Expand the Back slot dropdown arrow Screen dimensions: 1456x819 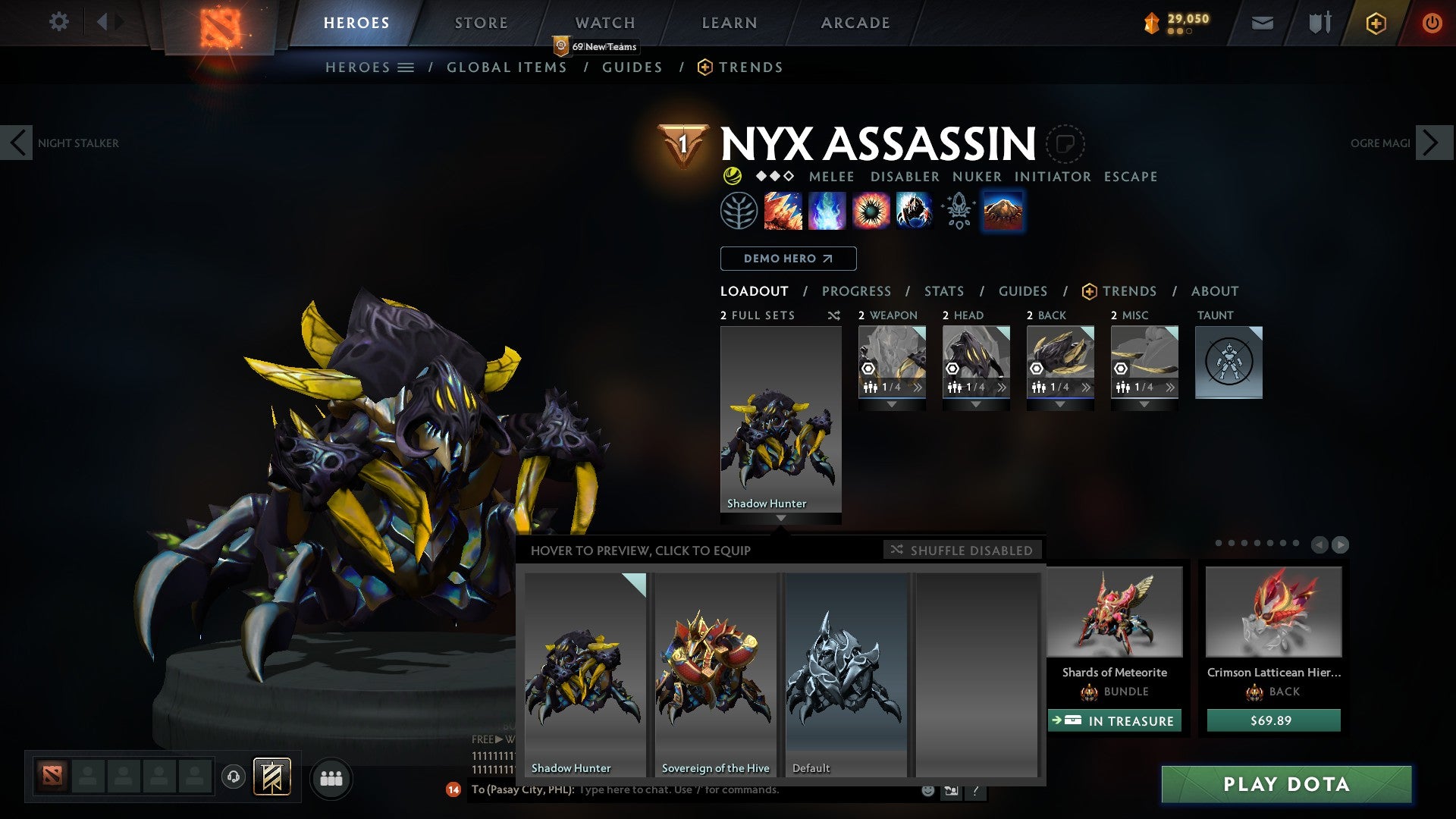point(1060,404)
